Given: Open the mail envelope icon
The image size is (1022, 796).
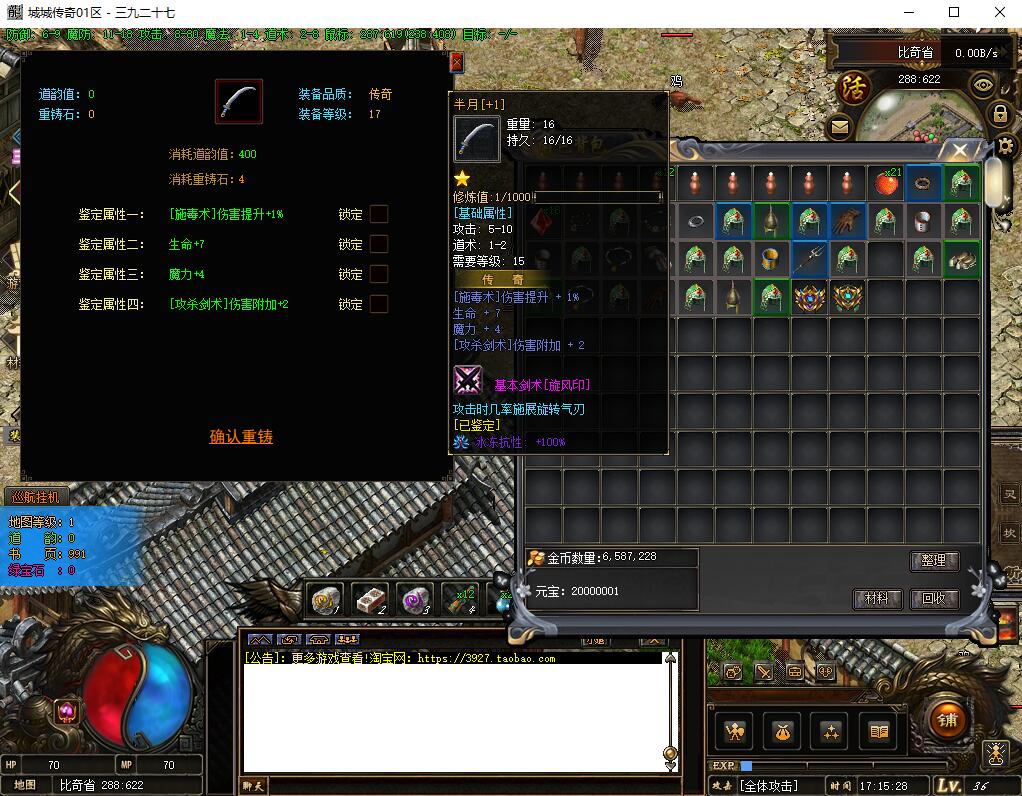Looking at the screenshot, I should (838, 127).
